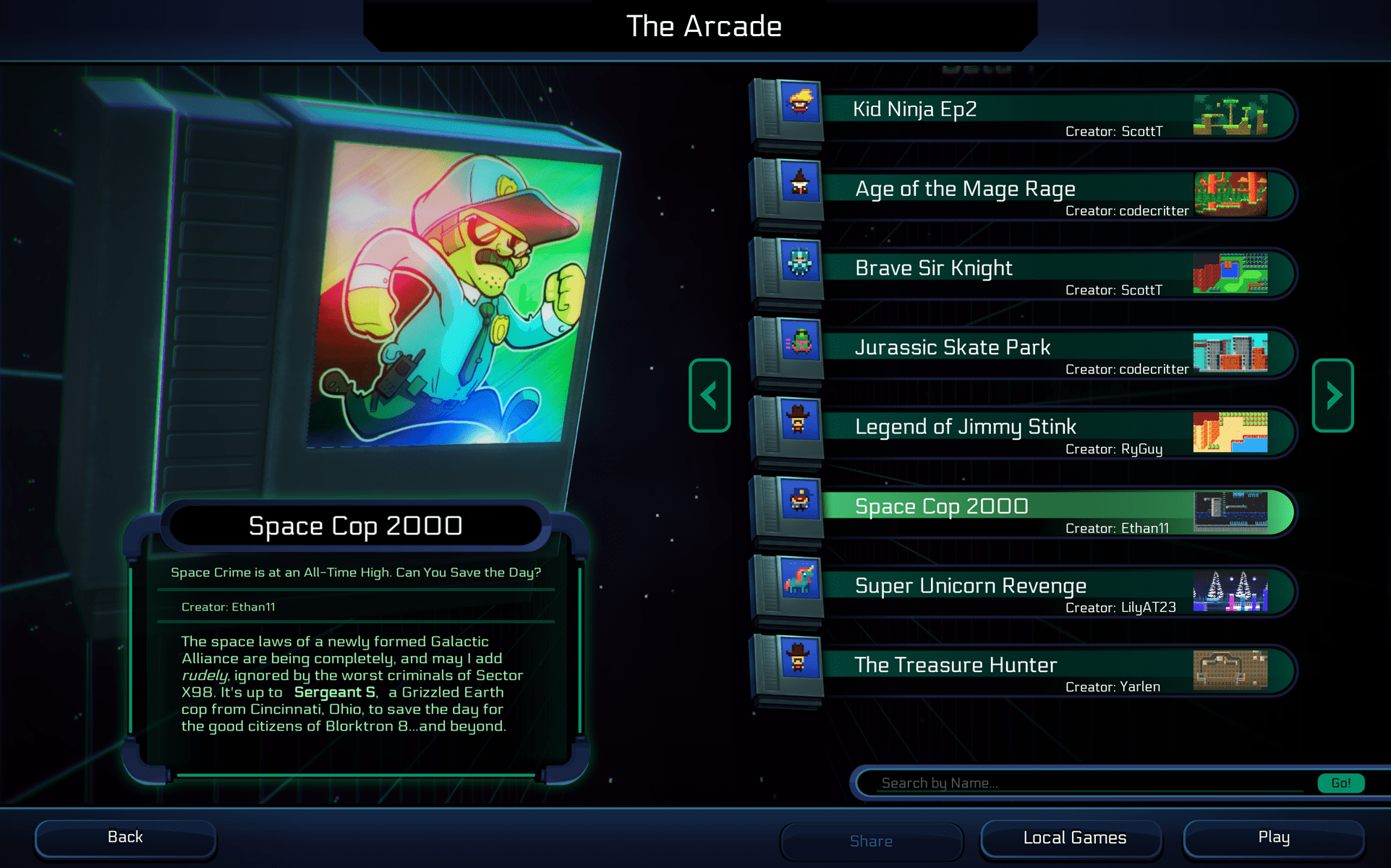Choose Age of the Mage Rage
Image resolution: width=1391 pixels, height=868 pixels.
tap(1013, 193)
